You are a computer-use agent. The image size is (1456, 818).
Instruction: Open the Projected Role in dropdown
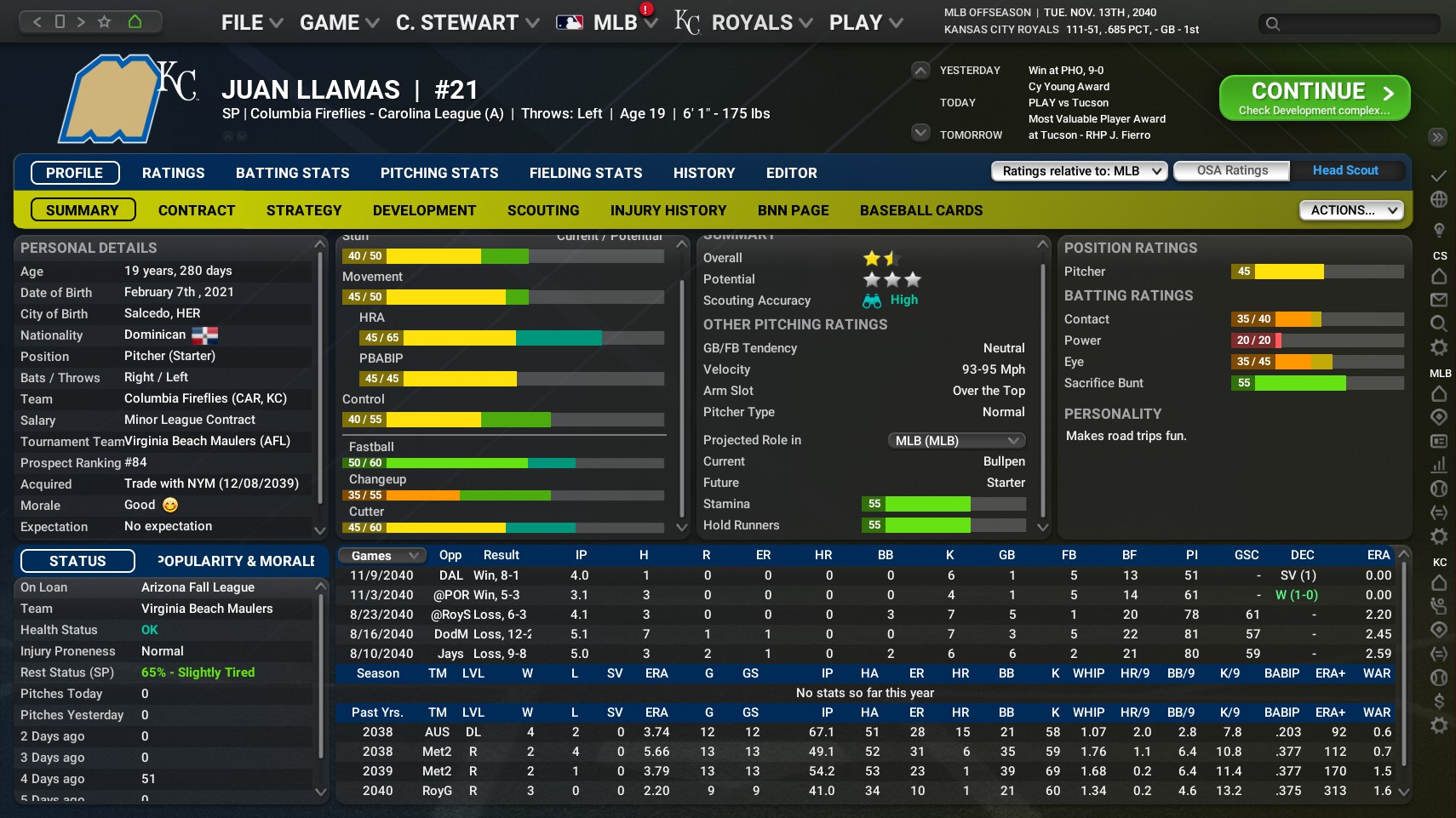(956, 440)
